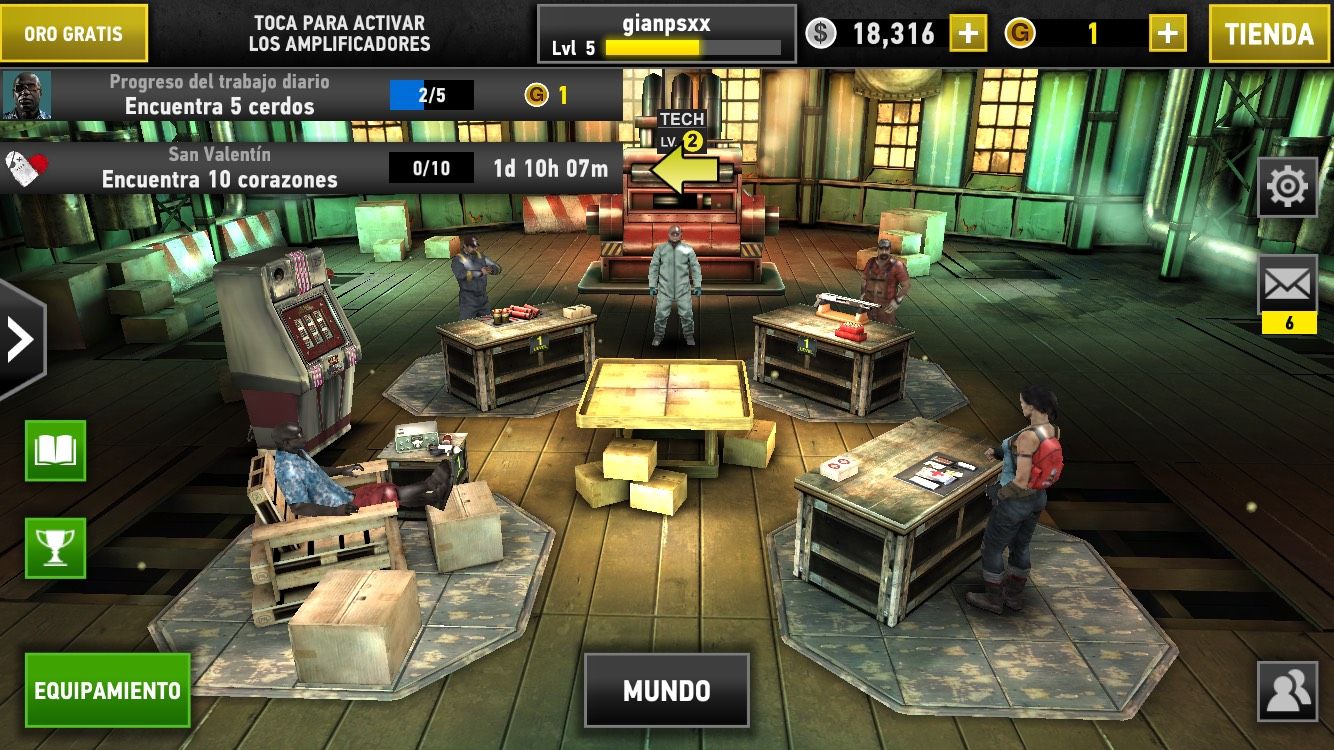Show the trophy achievements screen
The image size is (1334, 750).
coord(55,547)
